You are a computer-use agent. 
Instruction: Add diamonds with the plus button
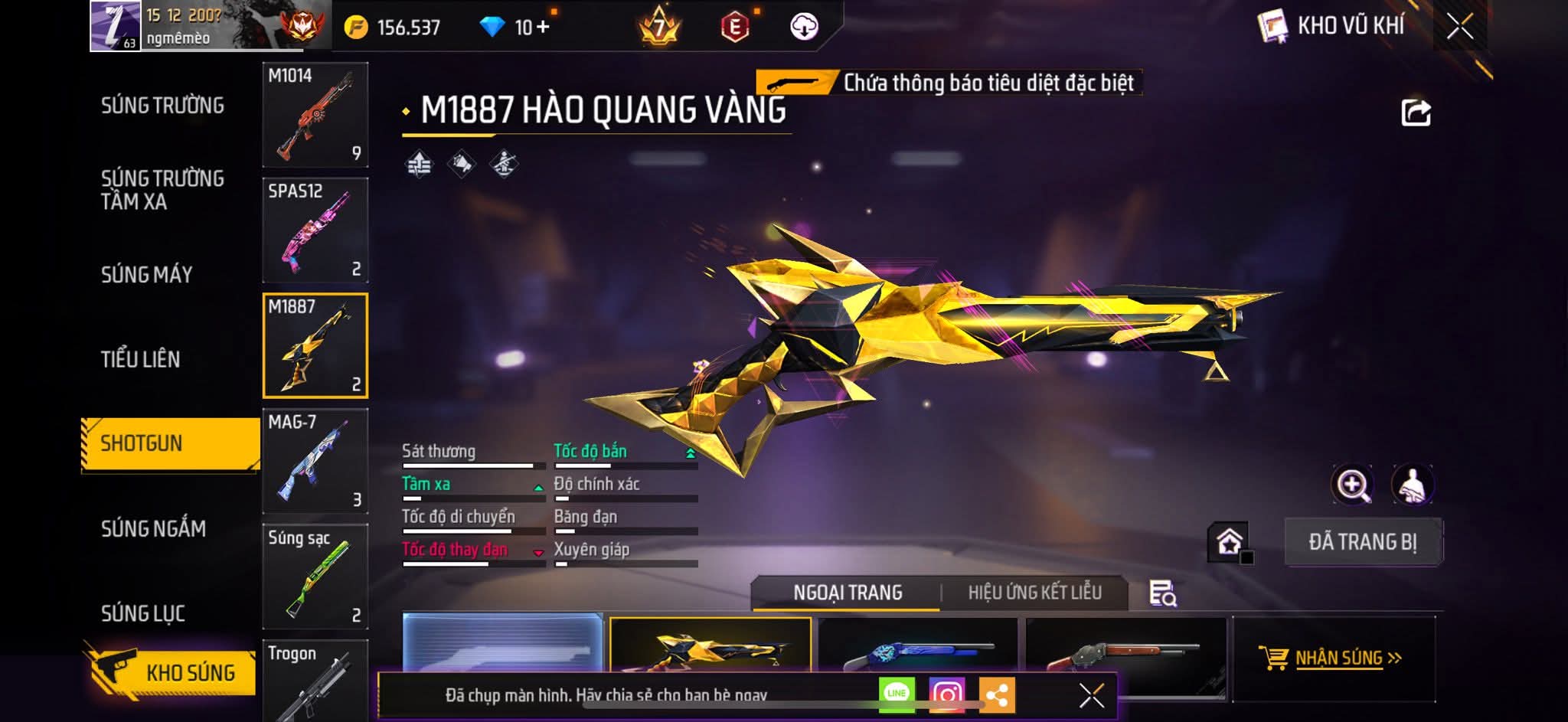(543, 28)
